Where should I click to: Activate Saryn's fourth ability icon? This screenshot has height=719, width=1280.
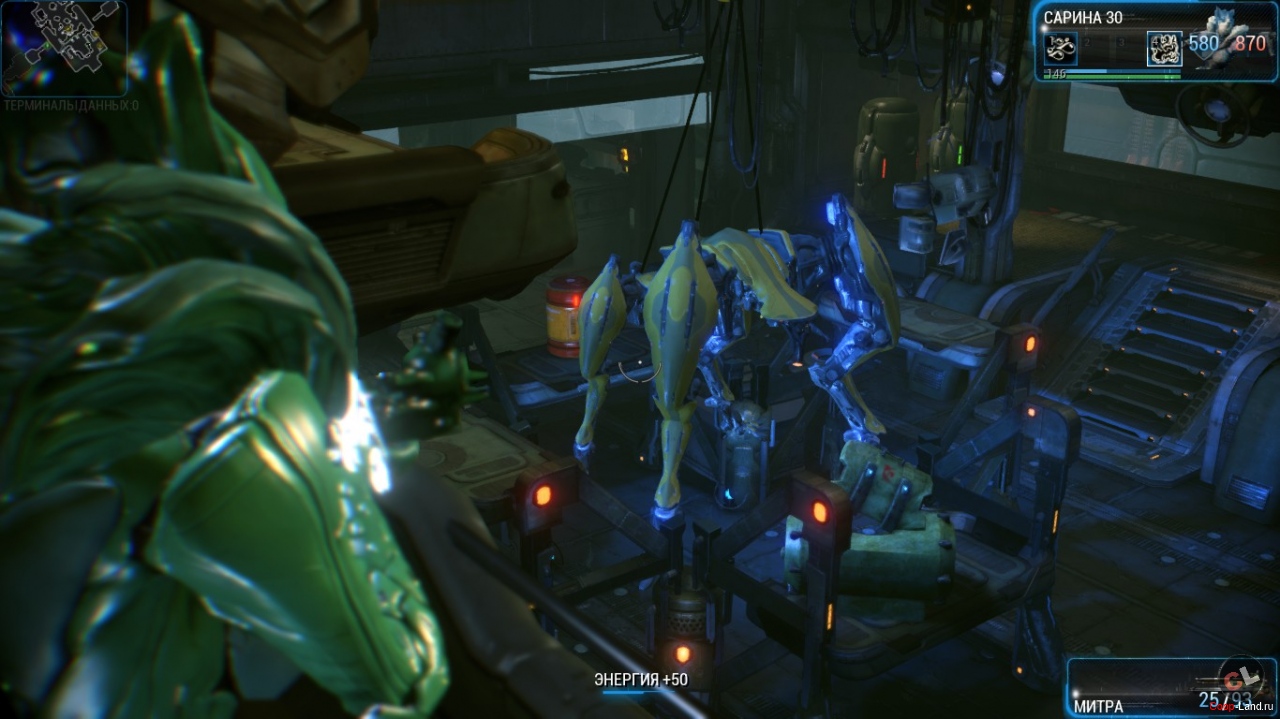[1164, 48]
